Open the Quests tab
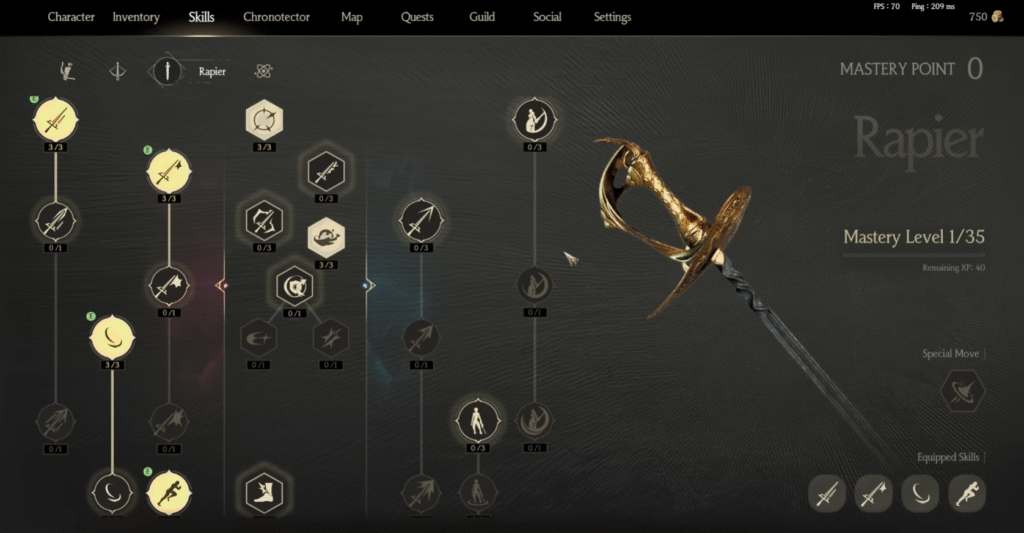 click(x=417, y=17)
